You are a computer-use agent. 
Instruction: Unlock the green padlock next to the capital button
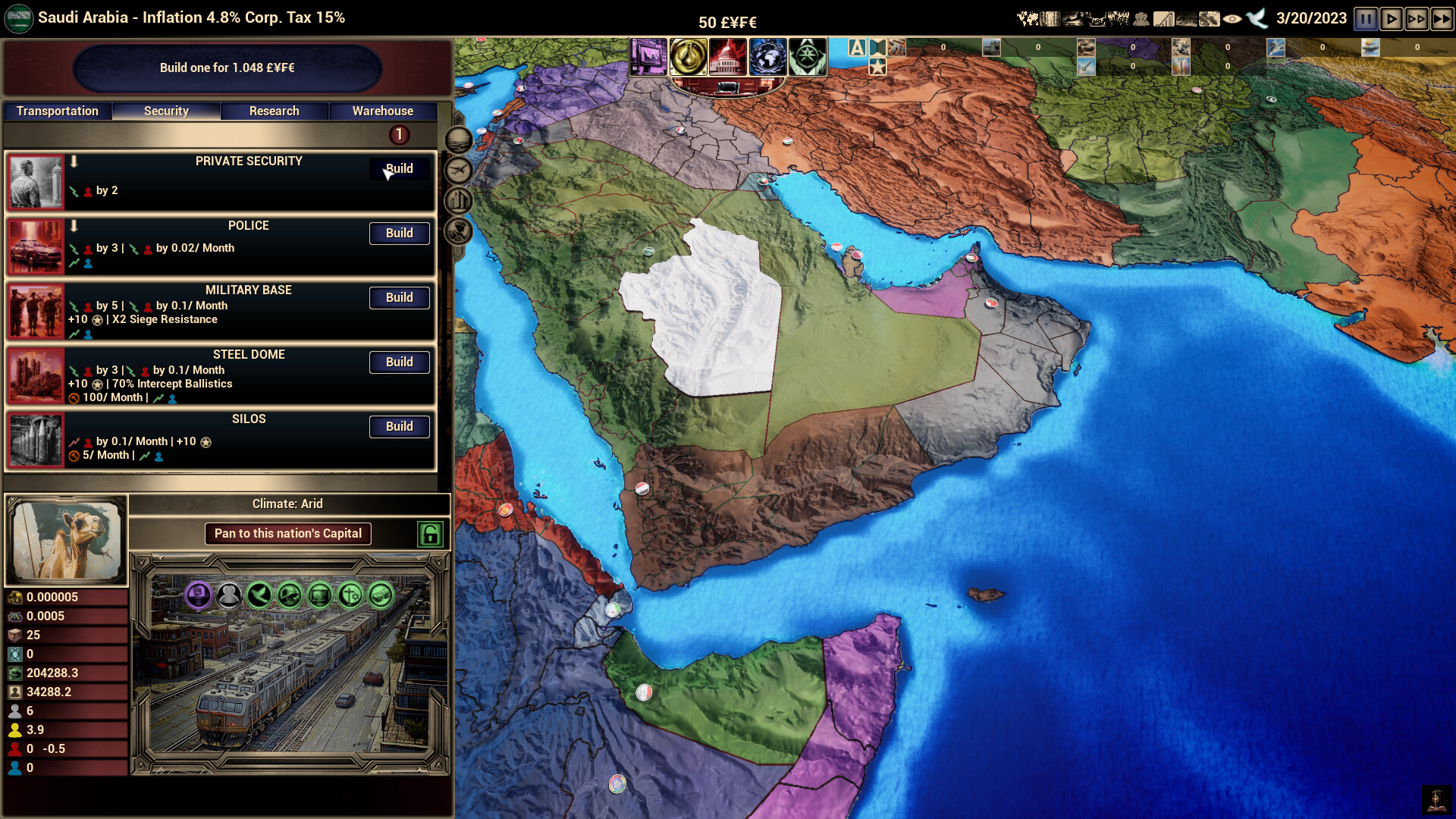click(x=431, y=534)
